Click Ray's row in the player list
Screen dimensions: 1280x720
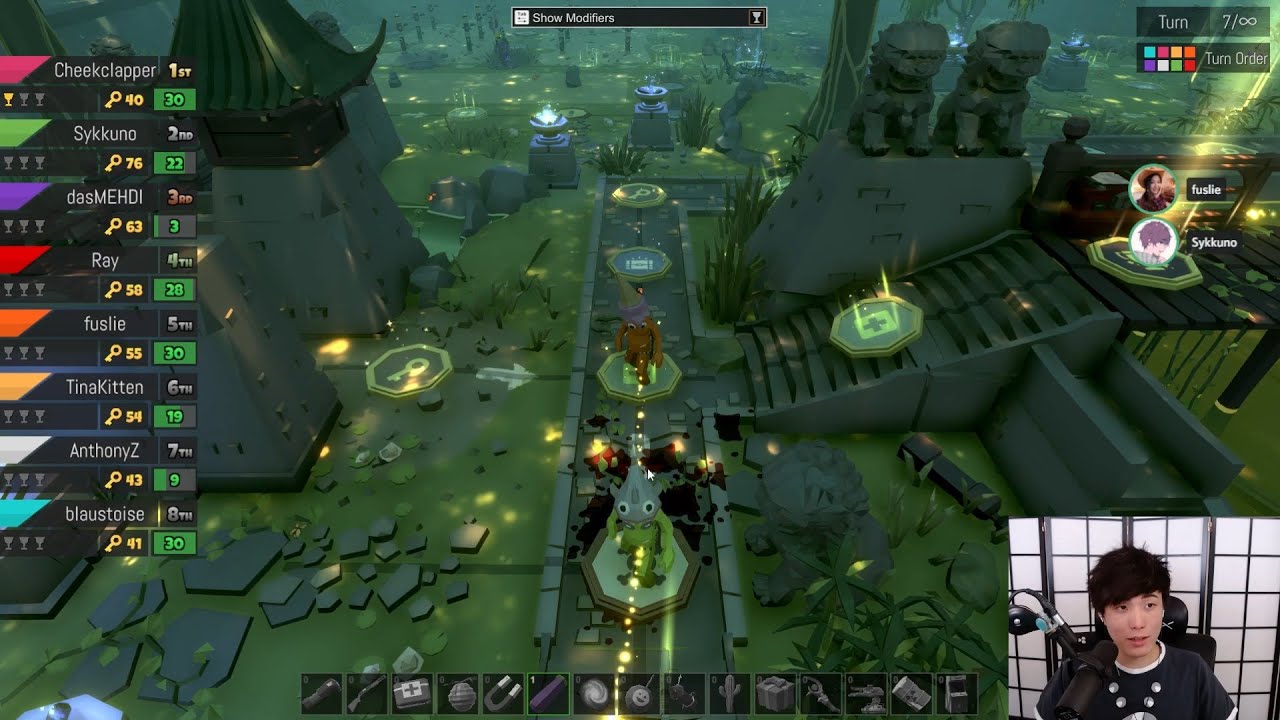point(98,274)
